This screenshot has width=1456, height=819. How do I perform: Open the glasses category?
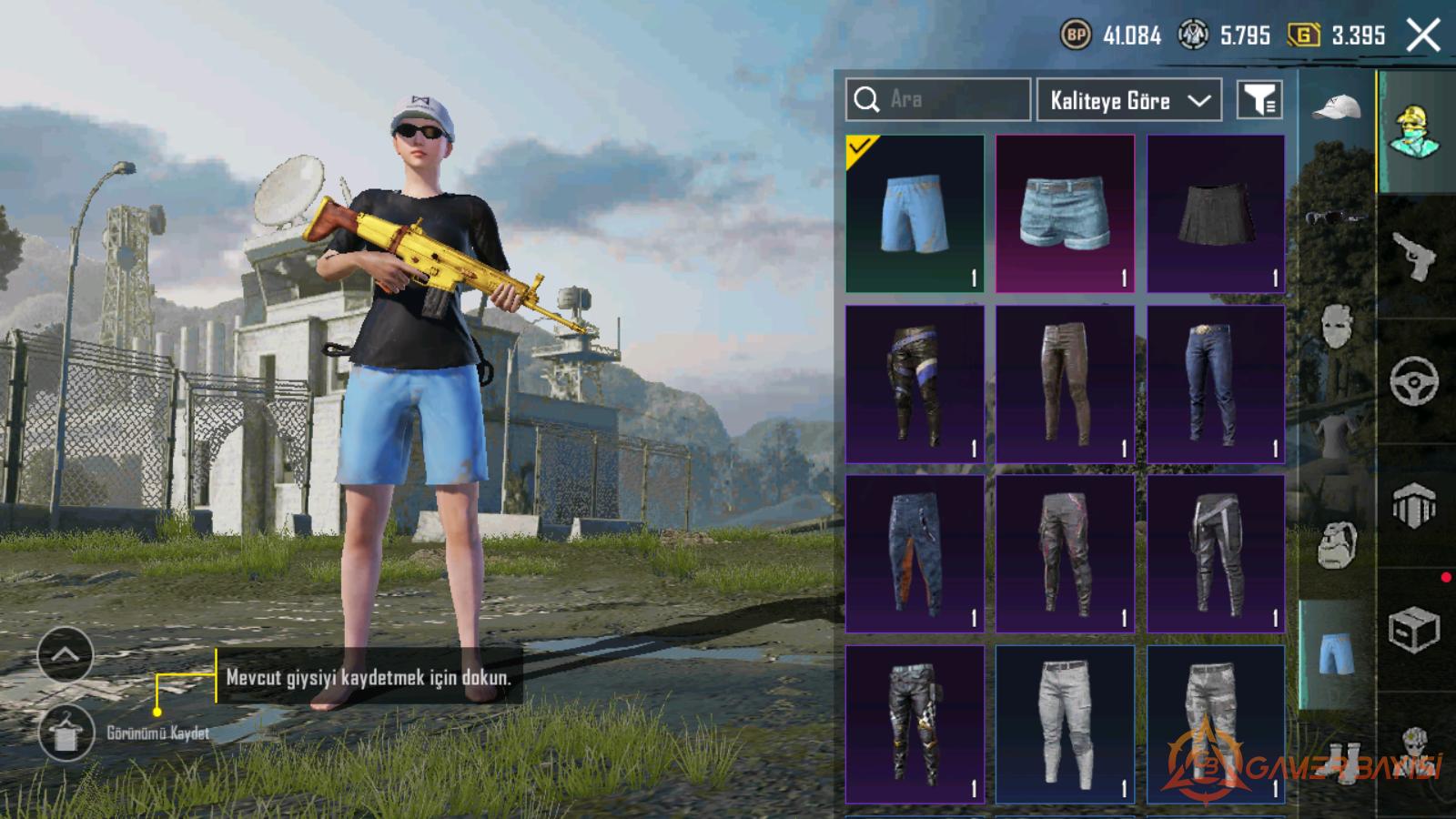click(x=1336, y=217)
